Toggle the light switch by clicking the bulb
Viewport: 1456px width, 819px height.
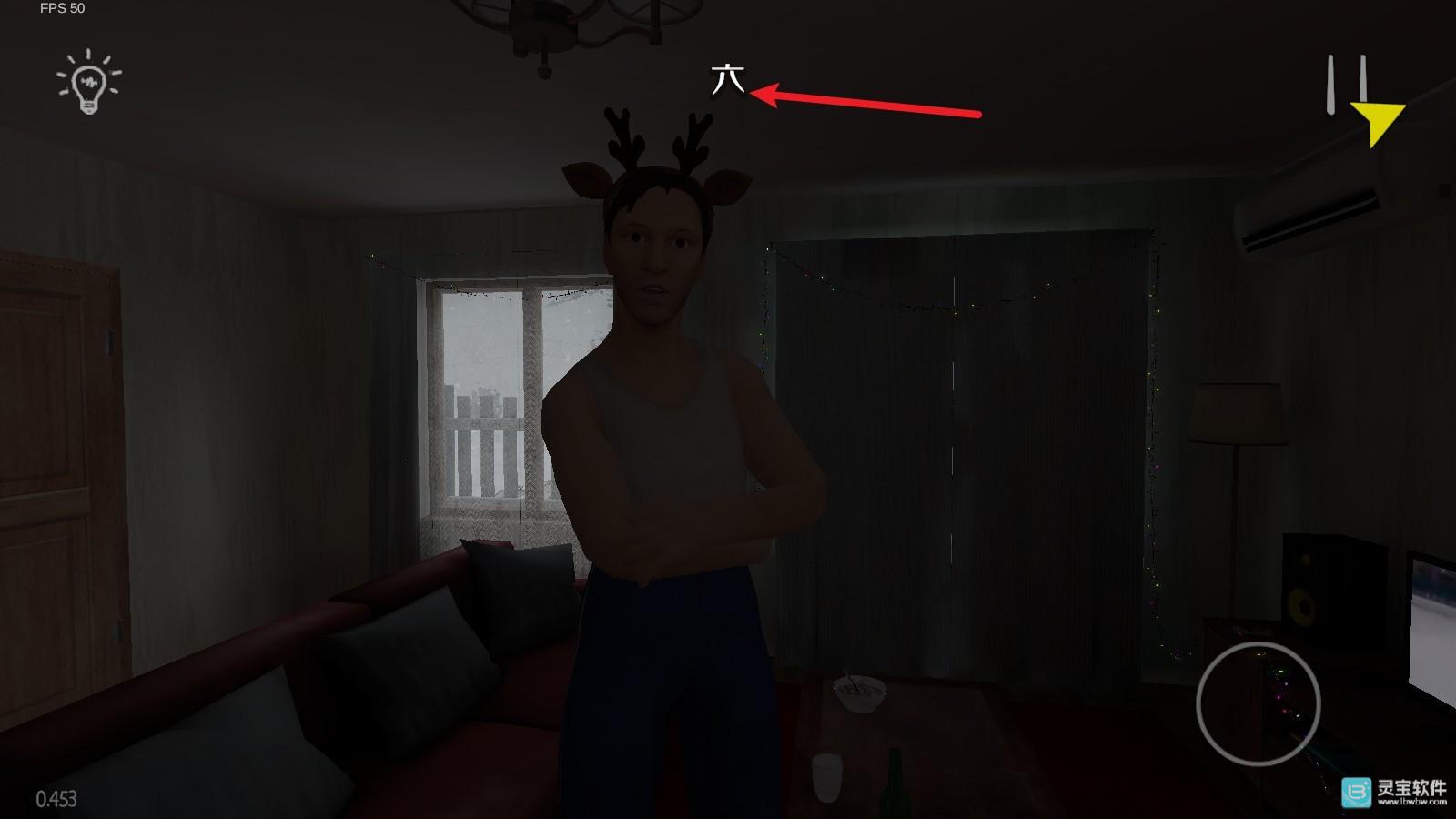(87, 85)
